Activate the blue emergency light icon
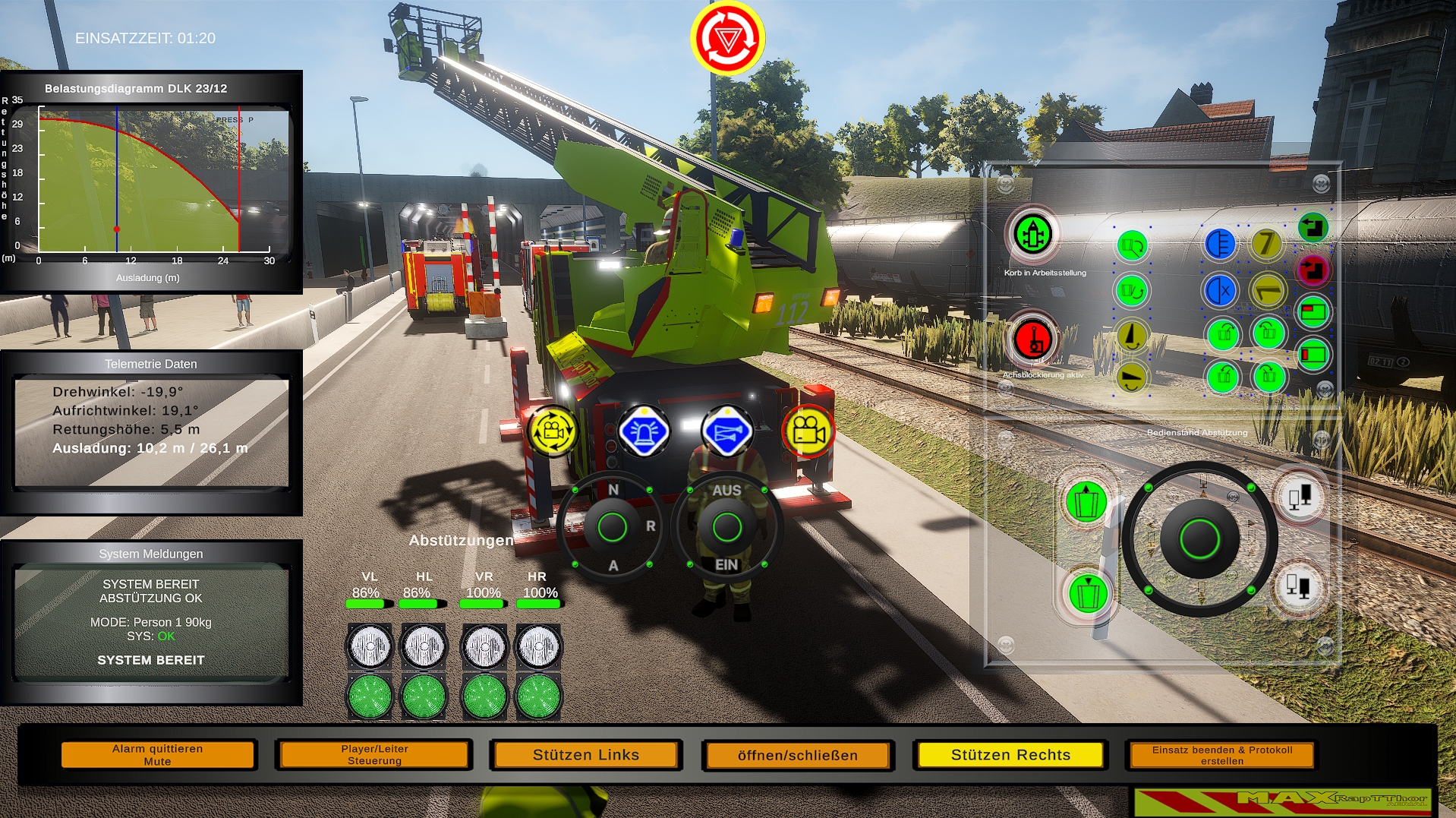The width and height of the screenshot is (1456, 818). pyautogui.click(x=643, y=431)
